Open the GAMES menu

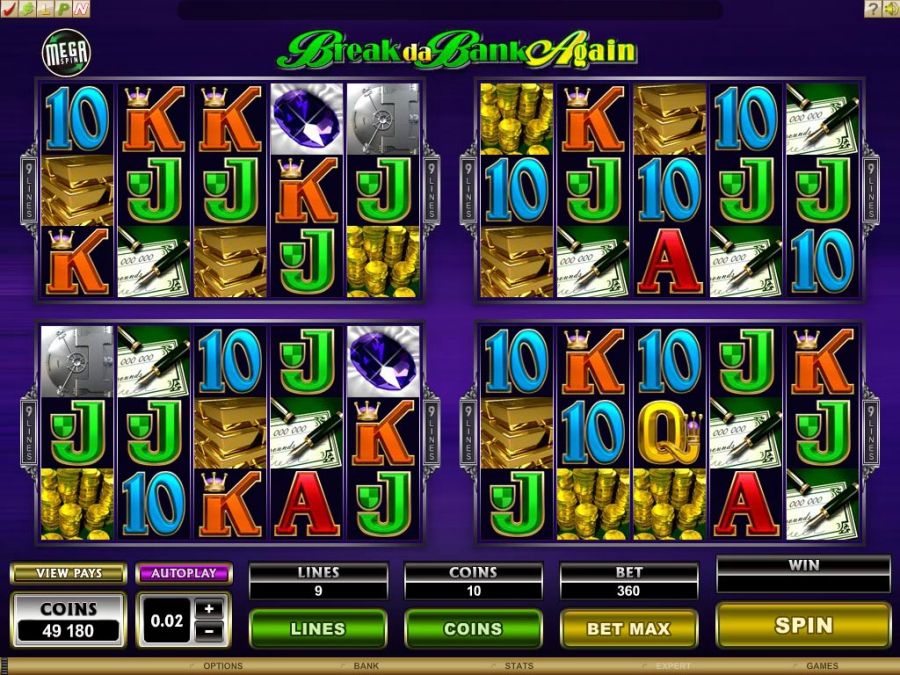pos(822,666)
